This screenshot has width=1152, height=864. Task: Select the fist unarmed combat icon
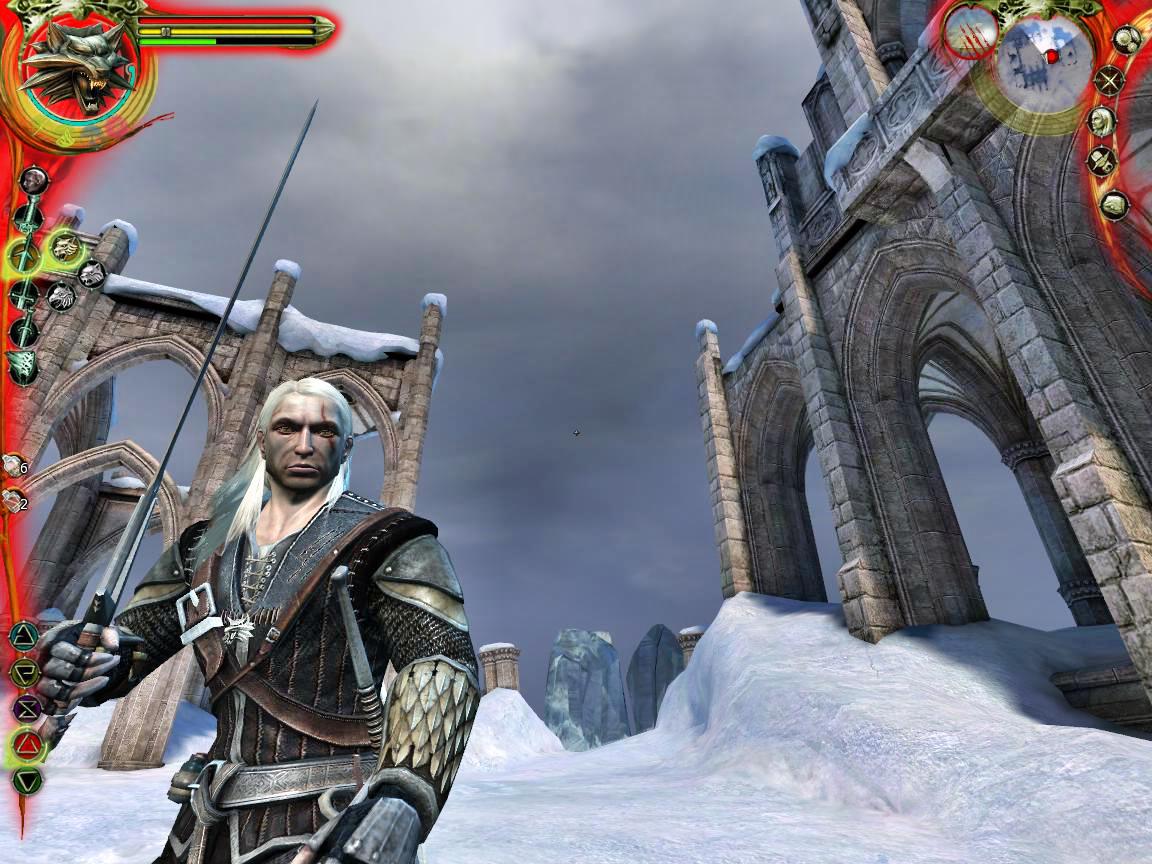(34, 181)
